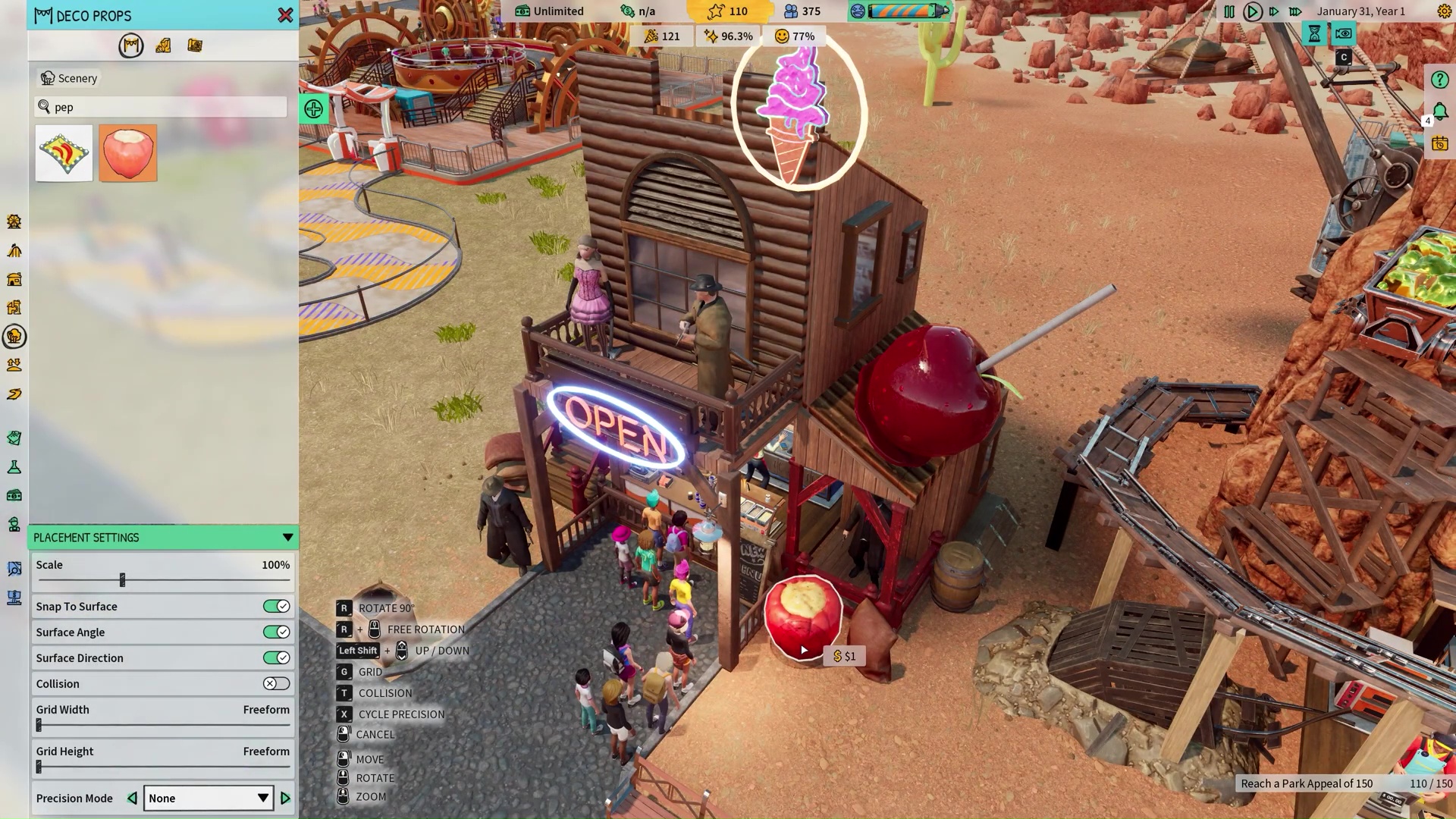Toggle Snap To Surface off

tap(276, 607)
